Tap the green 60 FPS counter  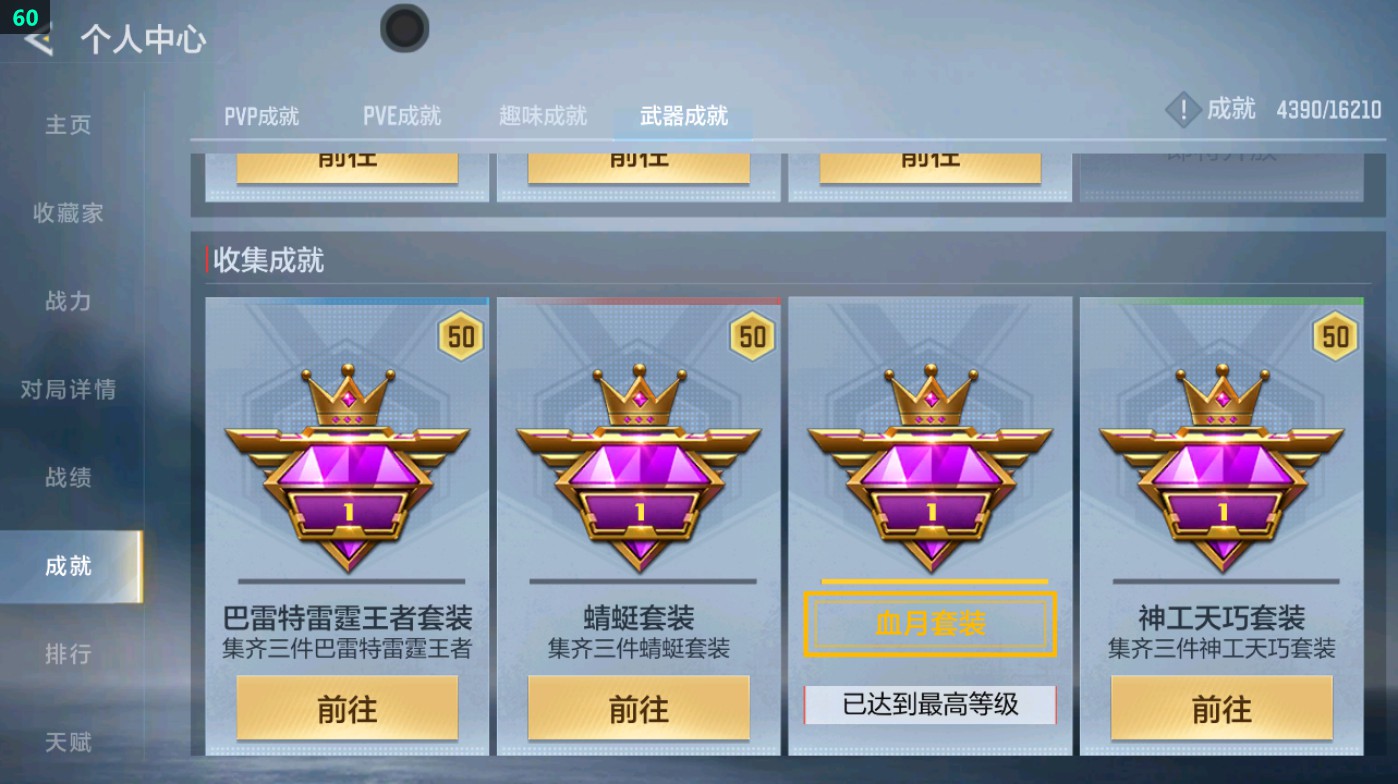25,16
